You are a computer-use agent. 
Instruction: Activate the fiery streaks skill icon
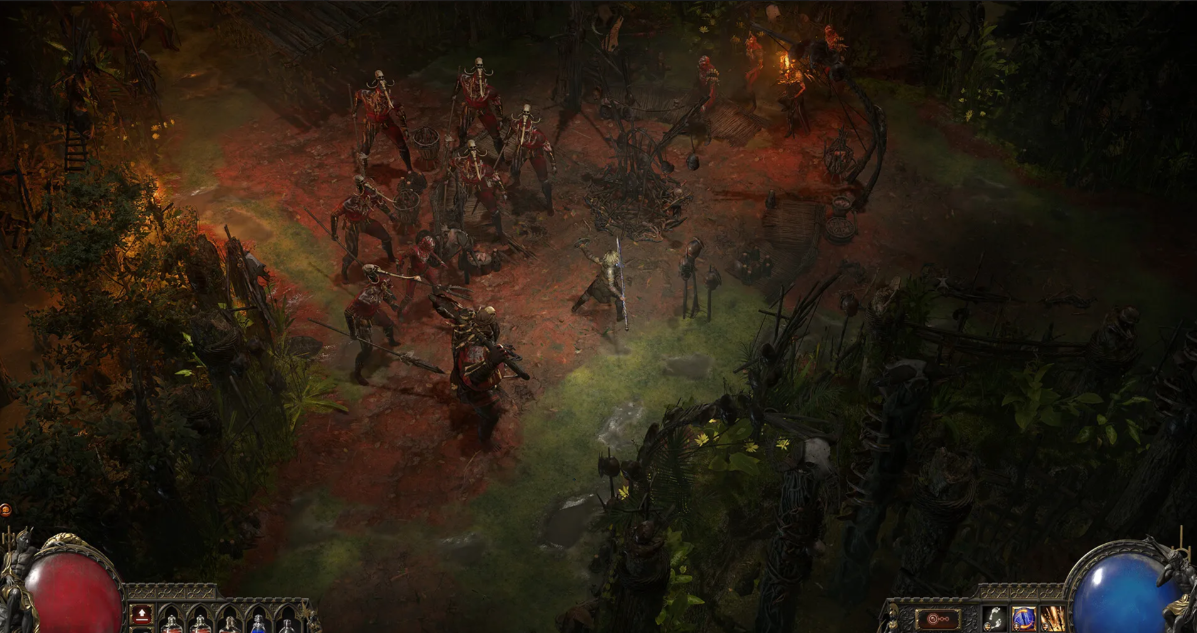tap(1051, 618)
